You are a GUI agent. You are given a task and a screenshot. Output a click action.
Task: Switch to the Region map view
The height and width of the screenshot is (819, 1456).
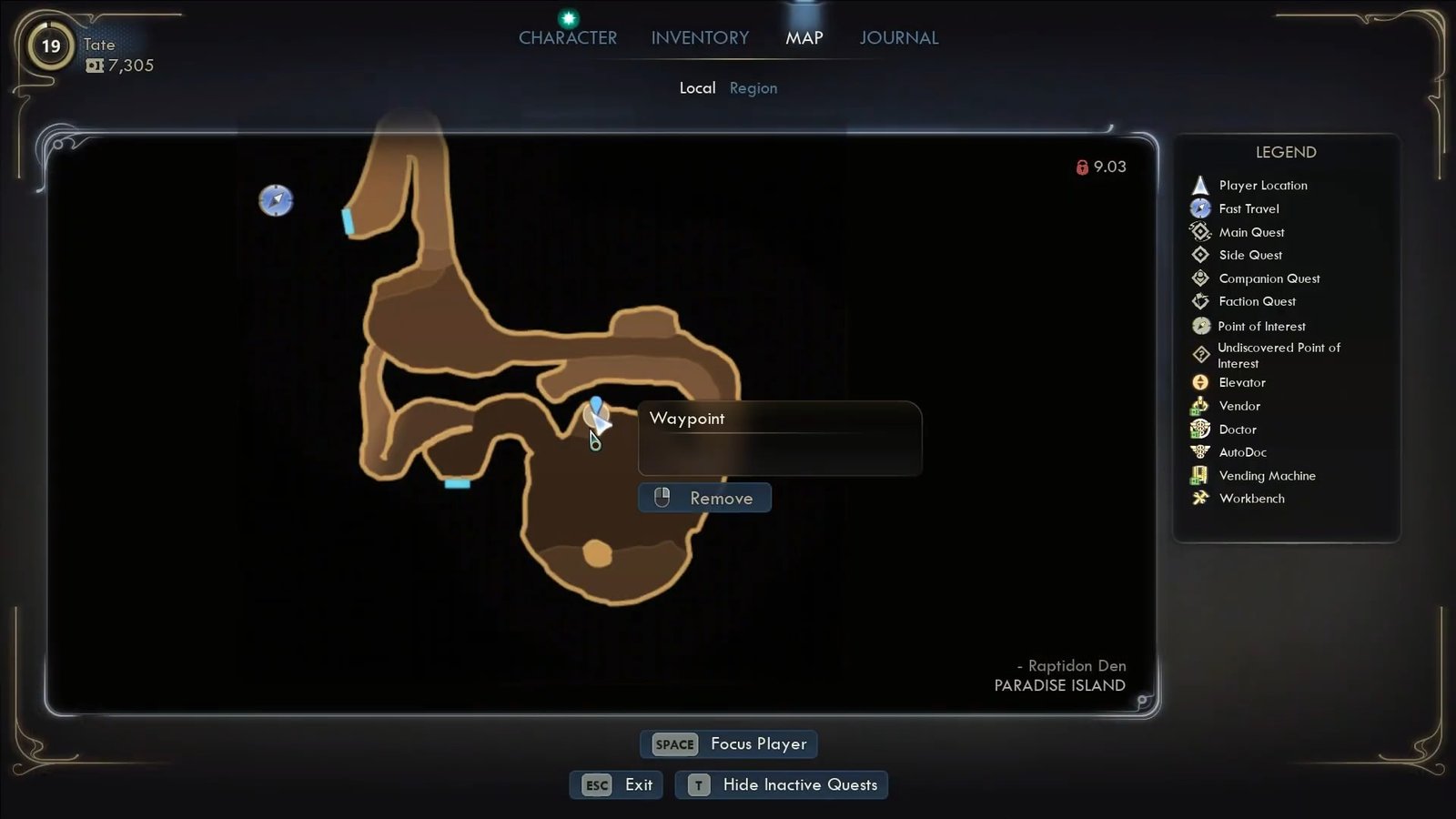pyautogui.click(x=753, y=88)
